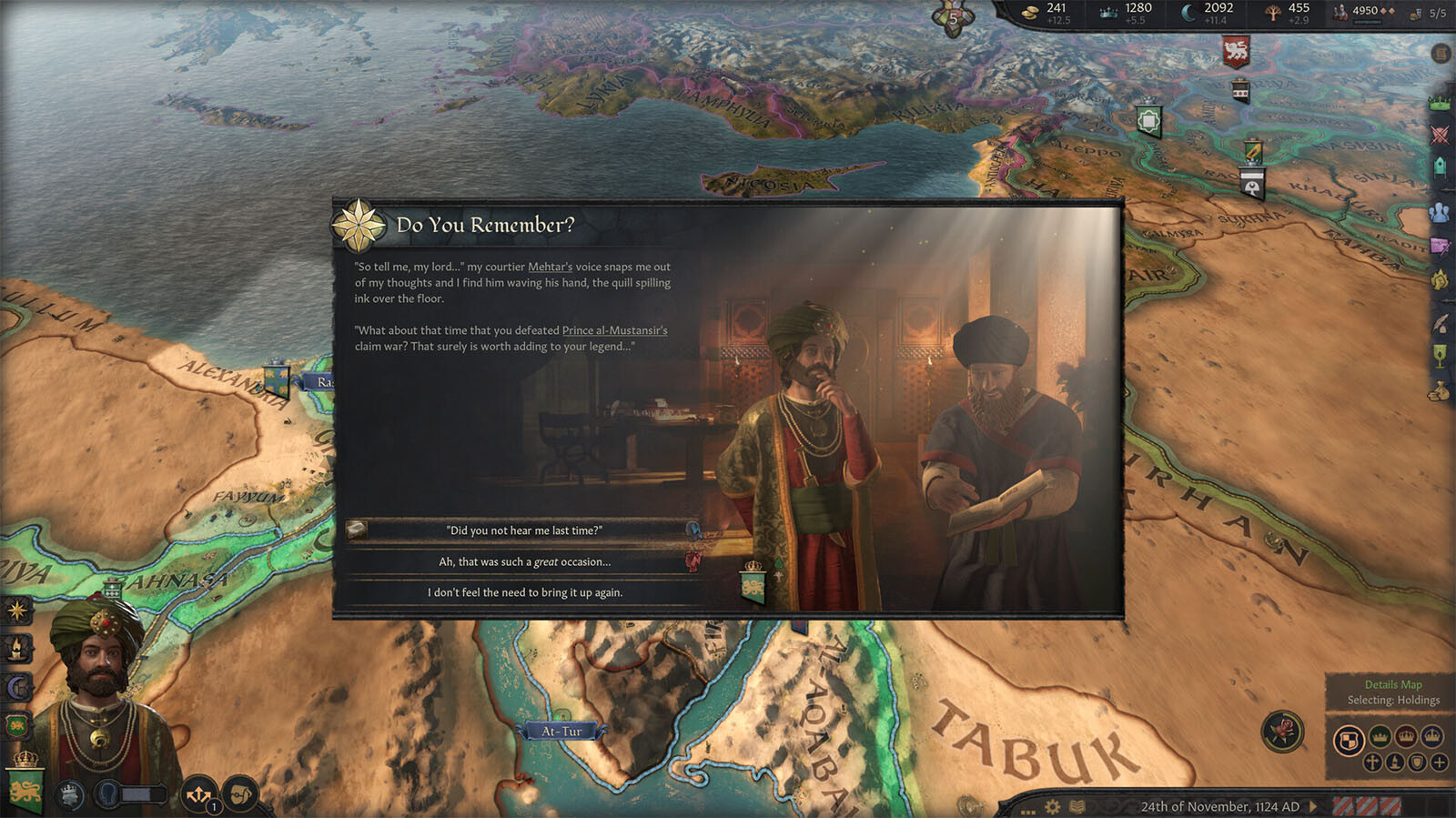Open game settings via the gear icon
The image size is (1456, 818).
1052,806
